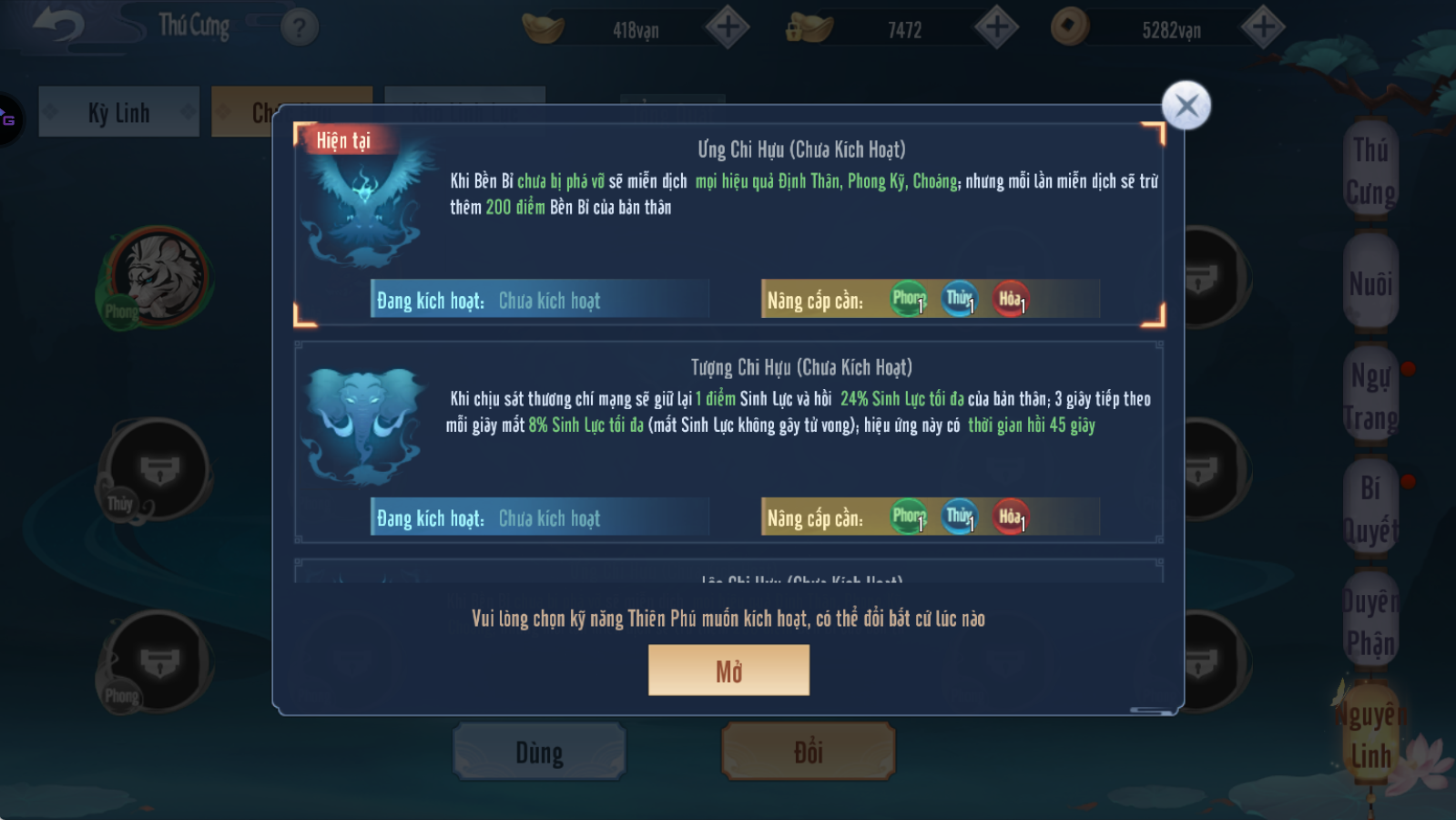The width and height of the screenshot is (1456, 820).
Task: Click the Đổi button
Action: pyautogui.click(x=808, y=753)
